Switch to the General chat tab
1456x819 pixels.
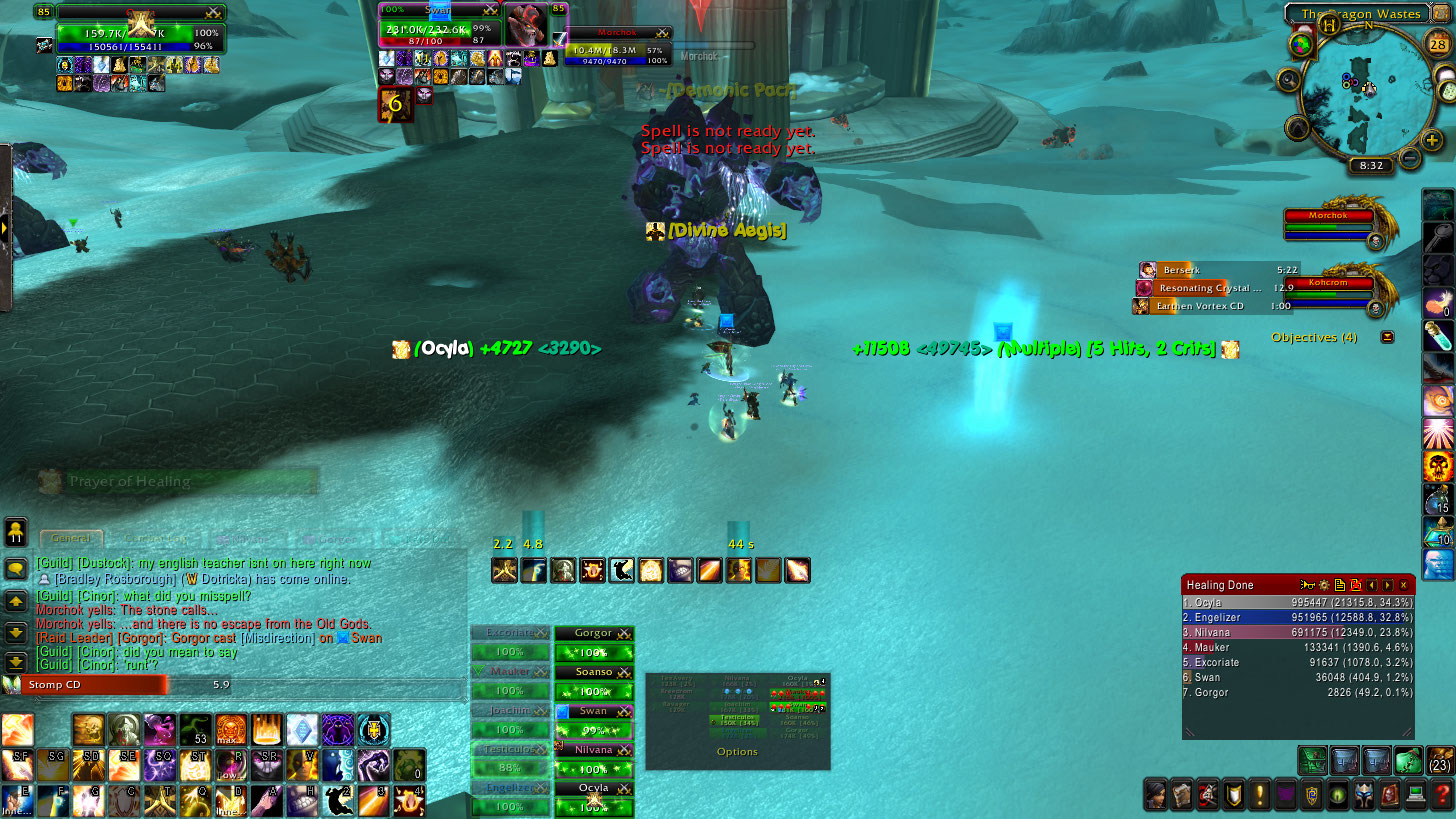[x=72, y=538]
